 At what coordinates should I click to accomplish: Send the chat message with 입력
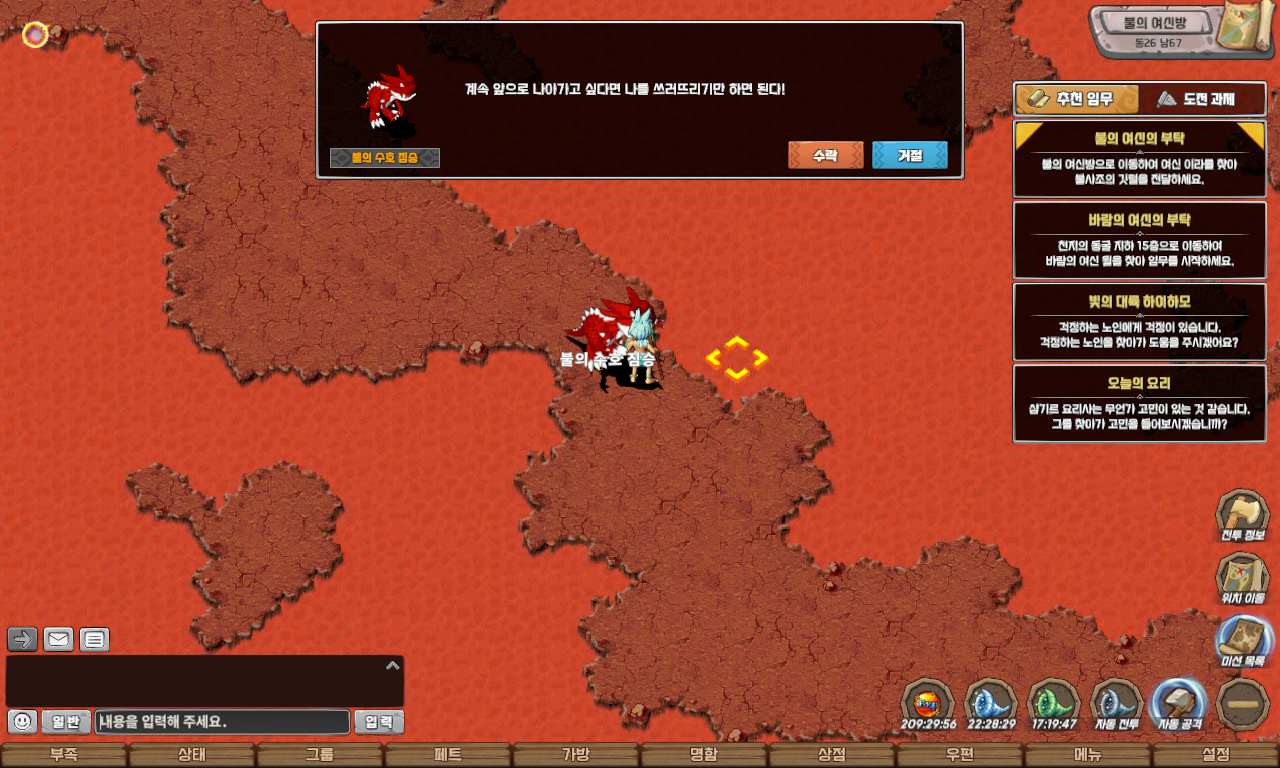(379, 721)
